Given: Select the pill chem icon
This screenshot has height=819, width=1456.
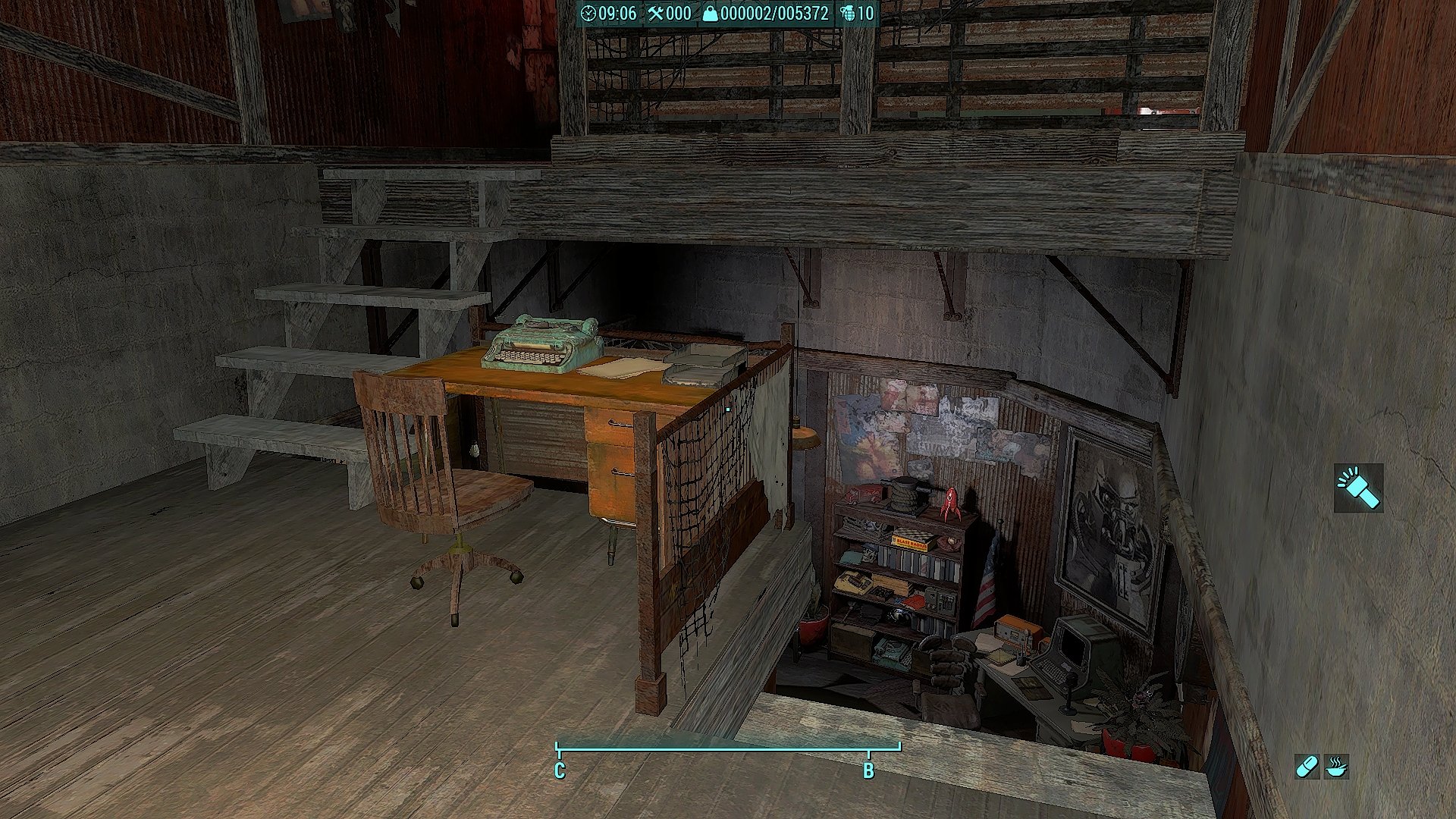Looking at the screenshot, I should [1307, 767].
